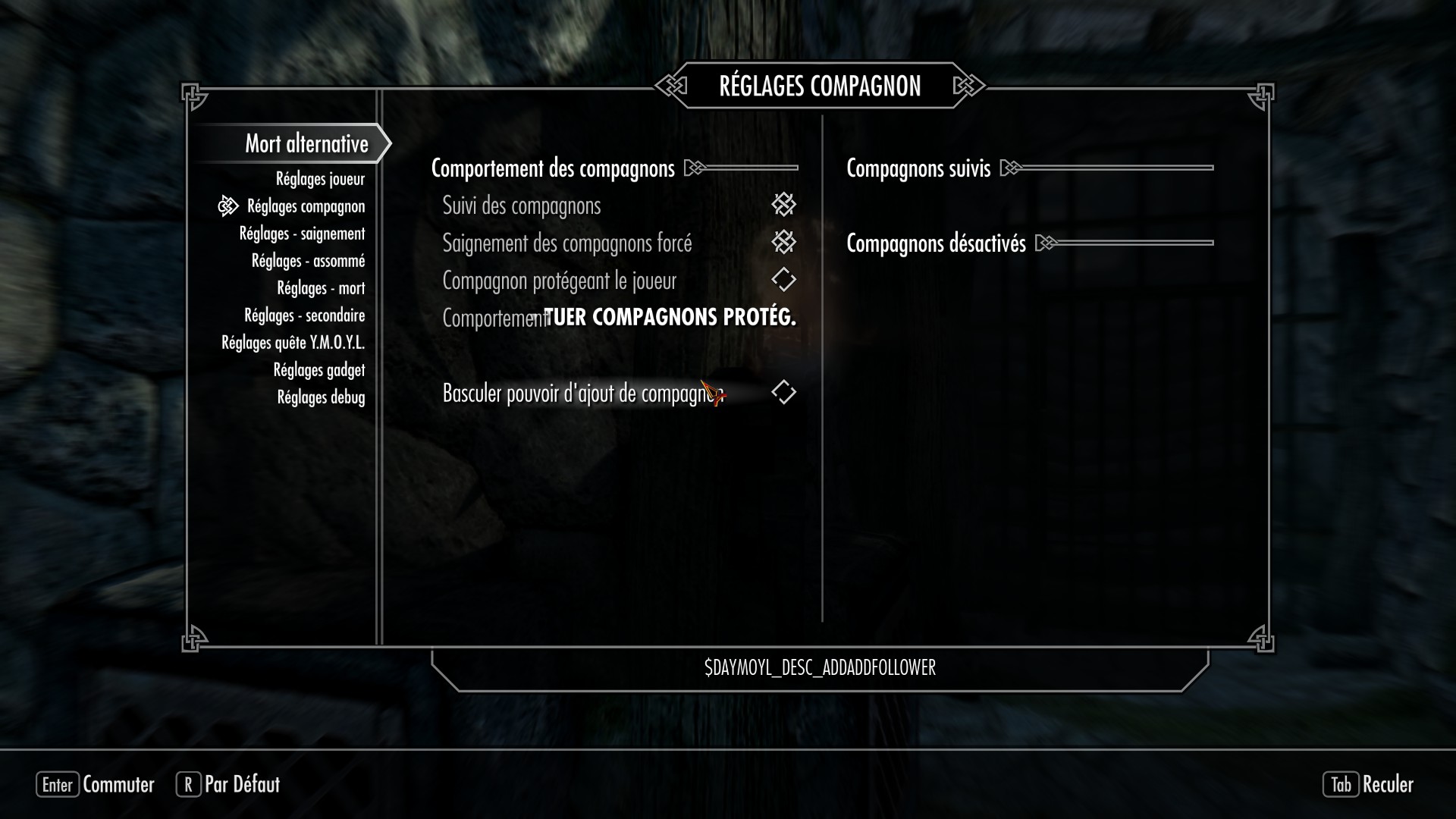Select the Mort alternative mod entry
Viewport: 1456px width, 819px height.
pos(306,144)
